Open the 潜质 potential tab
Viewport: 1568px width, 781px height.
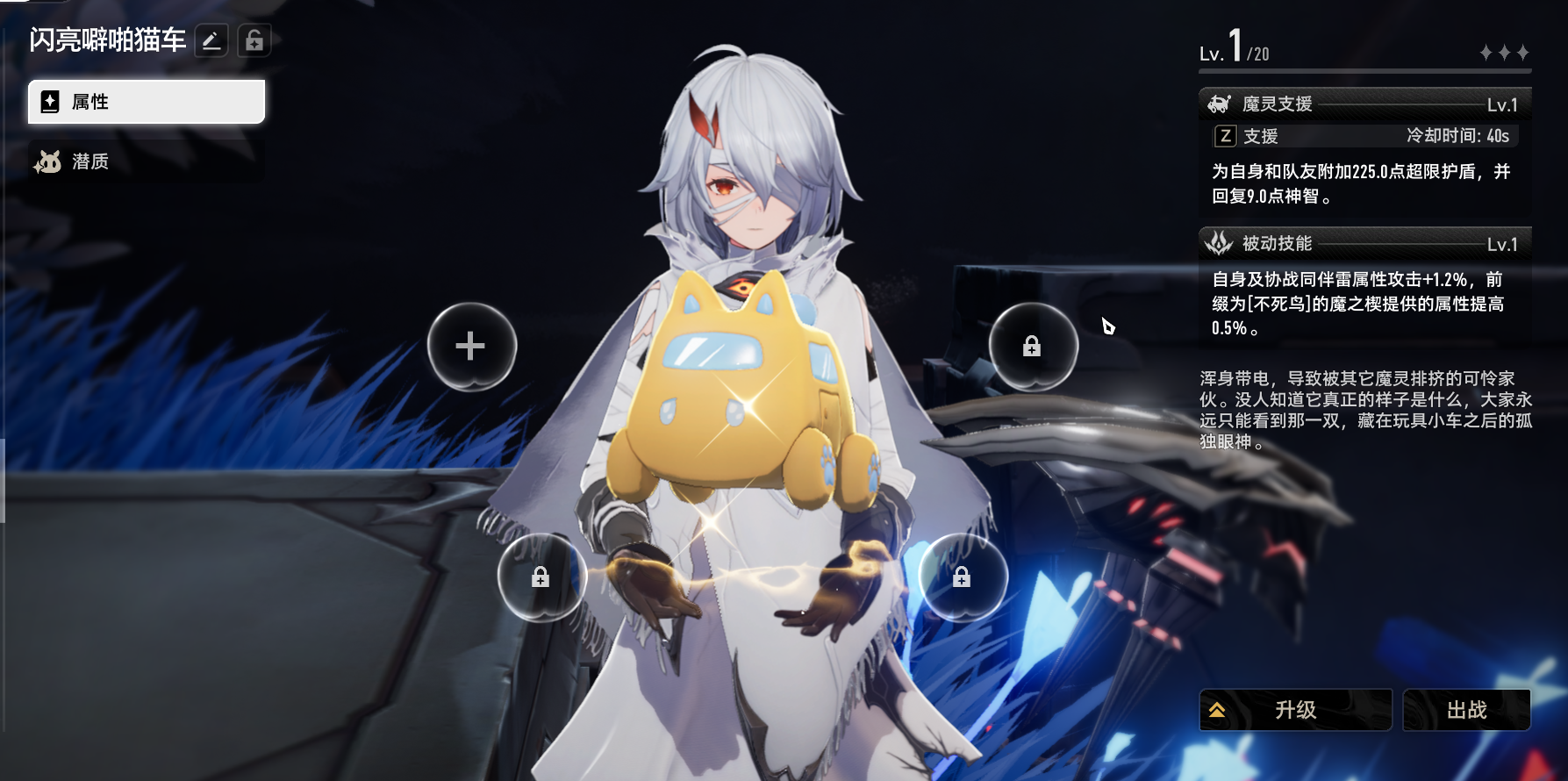pos(146,161)
